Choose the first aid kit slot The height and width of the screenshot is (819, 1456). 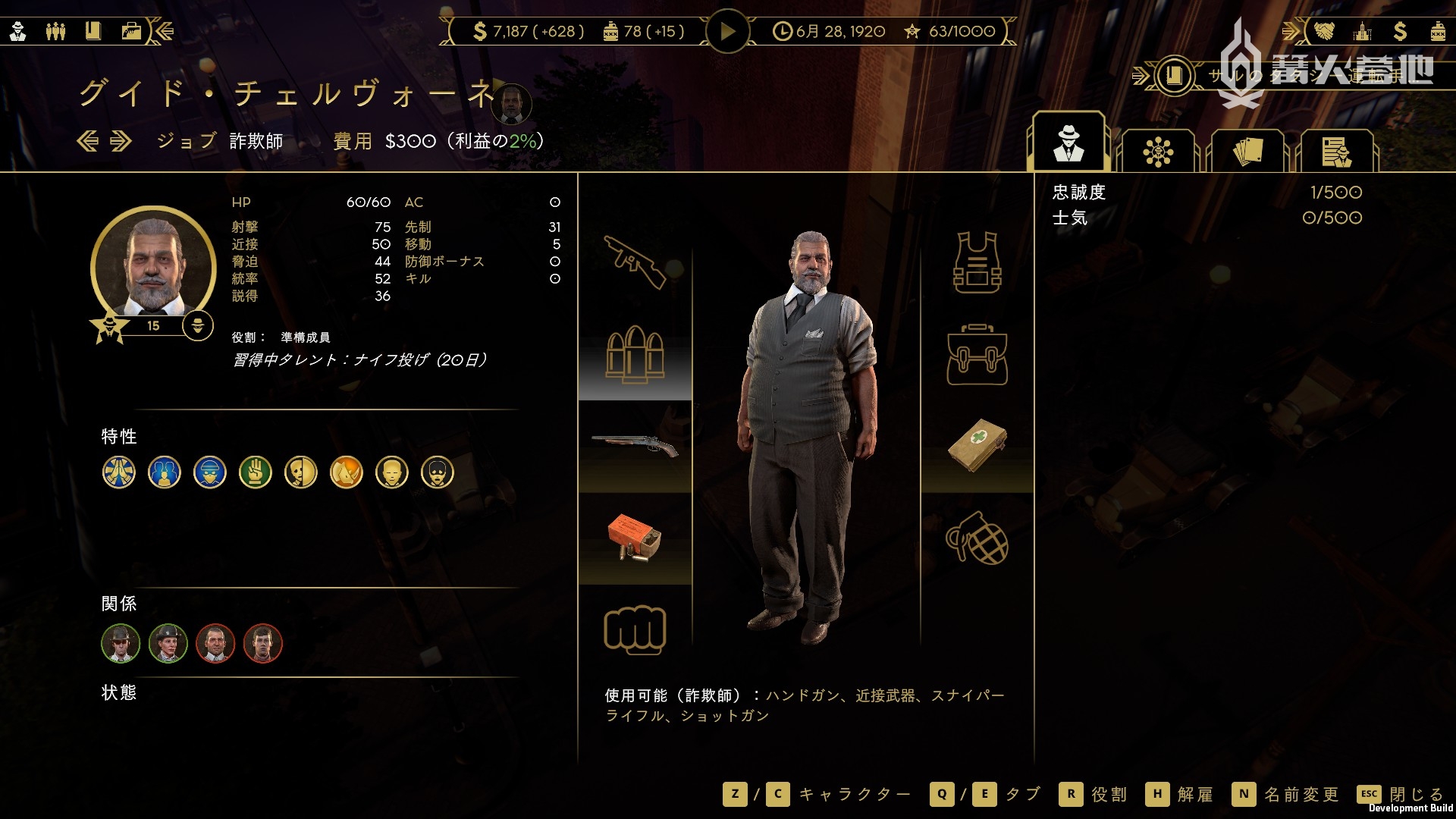pyautogui.click(x=977, y=446)
